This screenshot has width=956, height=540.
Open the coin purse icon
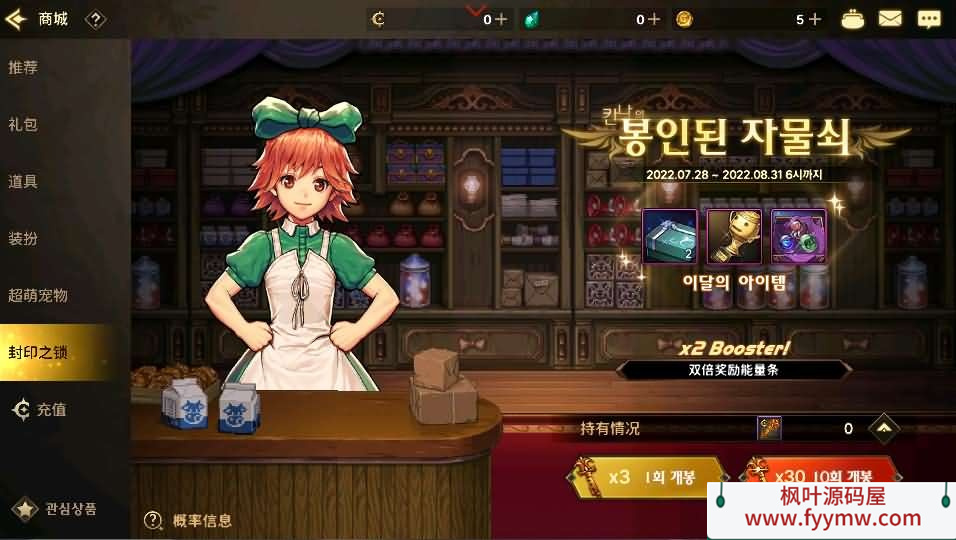[x=852, y=19]
